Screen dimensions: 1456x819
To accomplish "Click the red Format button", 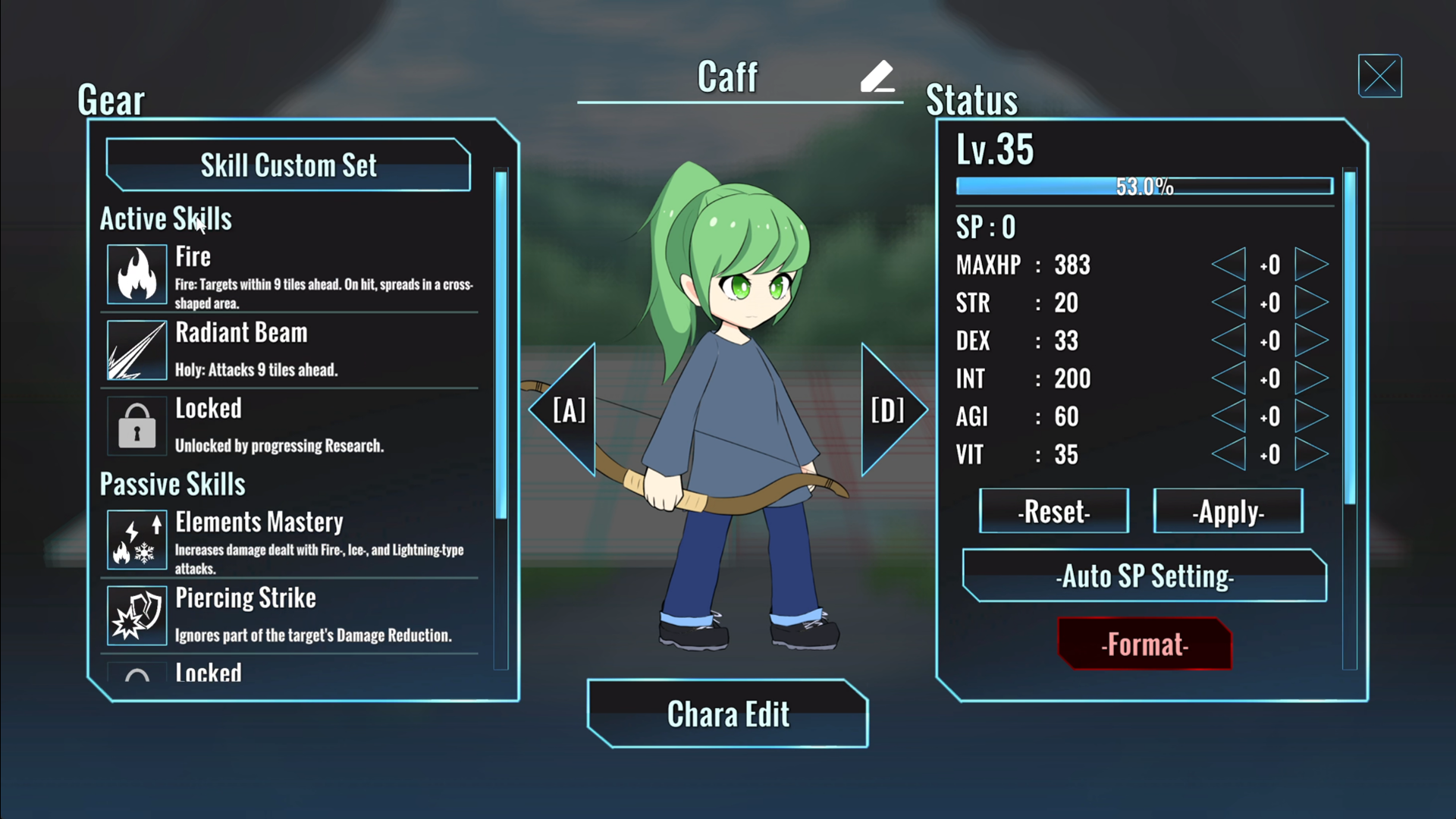I will click(x=1144, y=644).
